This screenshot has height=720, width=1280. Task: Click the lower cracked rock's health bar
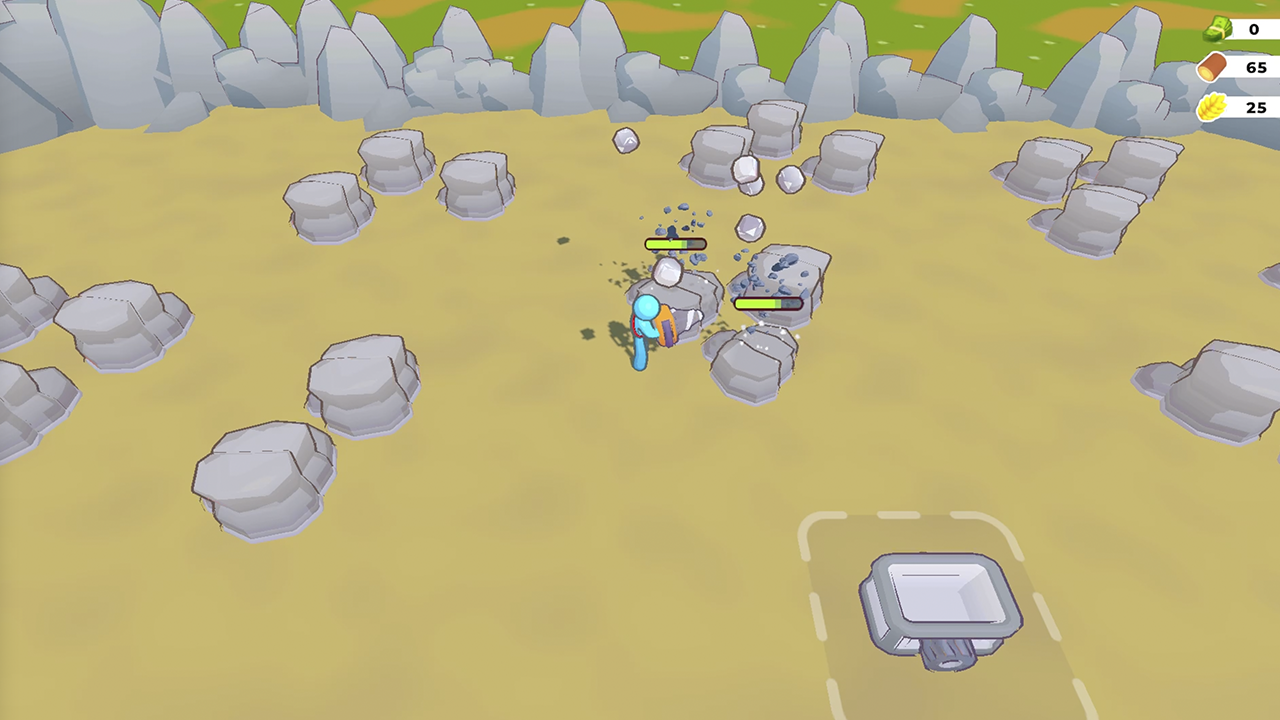point(770,303)
